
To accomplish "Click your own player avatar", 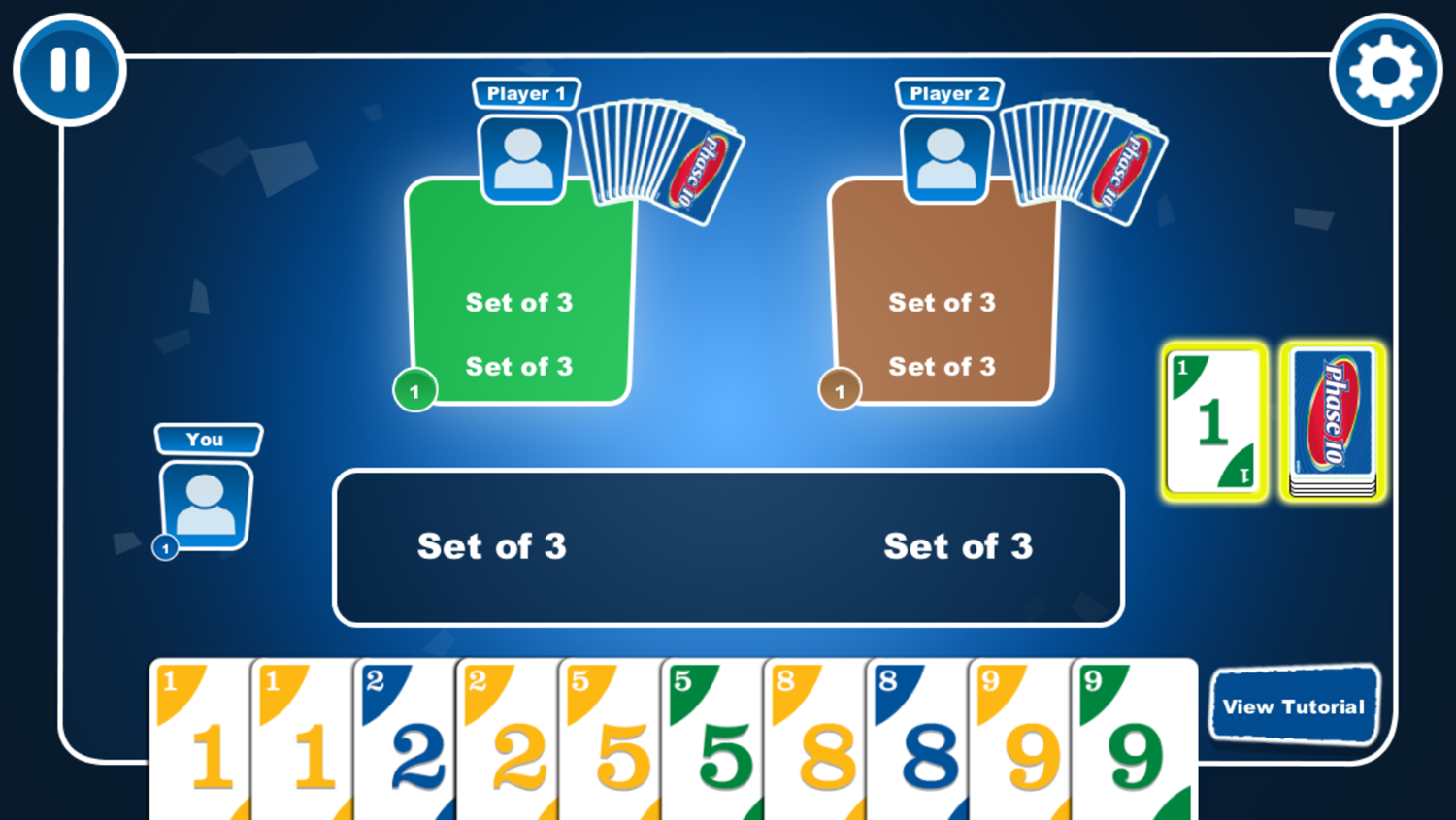I will [x=205, y=505].
